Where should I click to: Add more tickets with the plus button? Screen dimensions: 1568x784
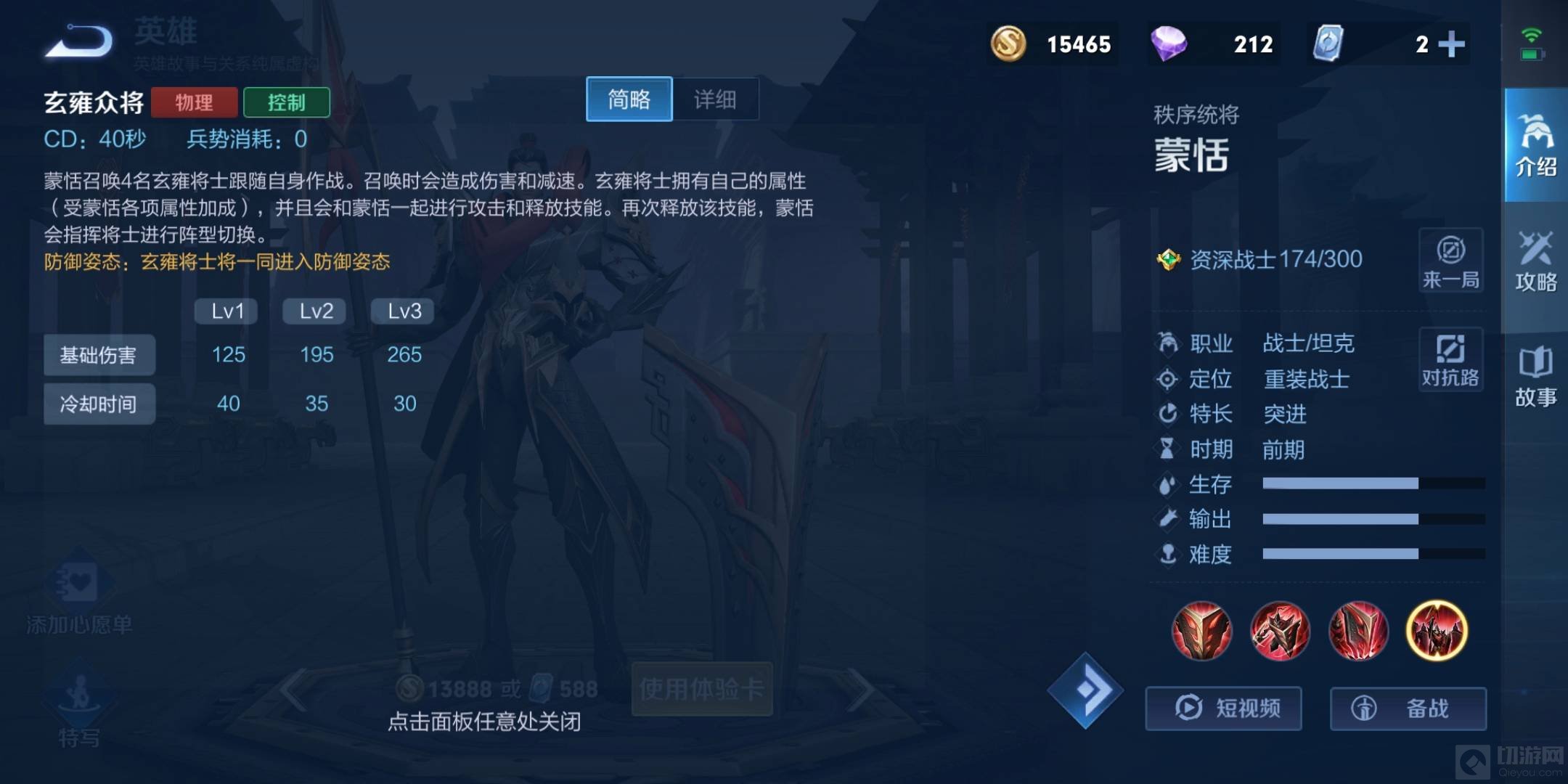click(x=1451, y=44)
